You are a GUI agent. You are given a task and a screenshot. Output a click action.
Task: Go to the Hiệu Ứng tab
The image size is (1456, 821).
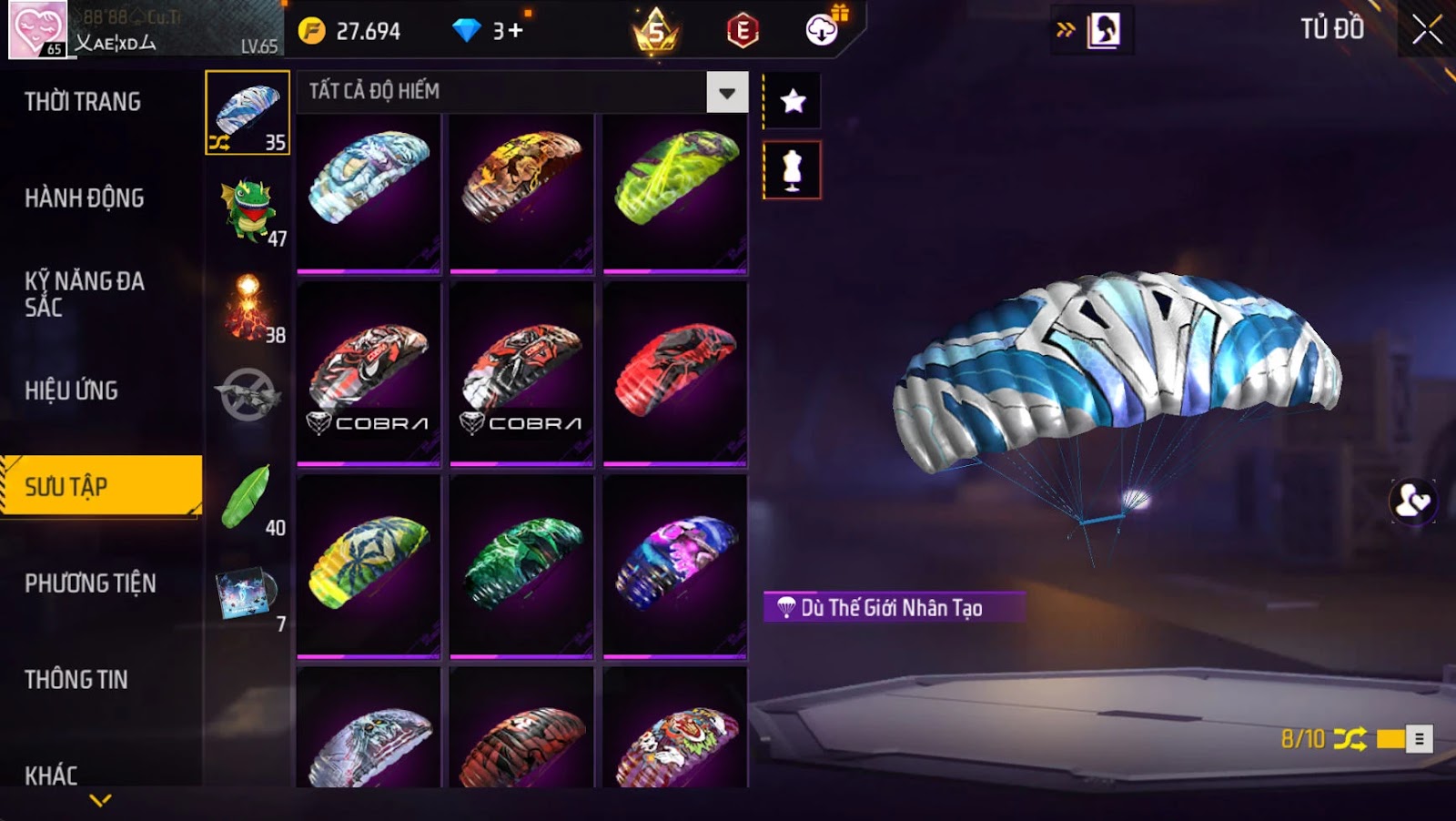[72, 390]
